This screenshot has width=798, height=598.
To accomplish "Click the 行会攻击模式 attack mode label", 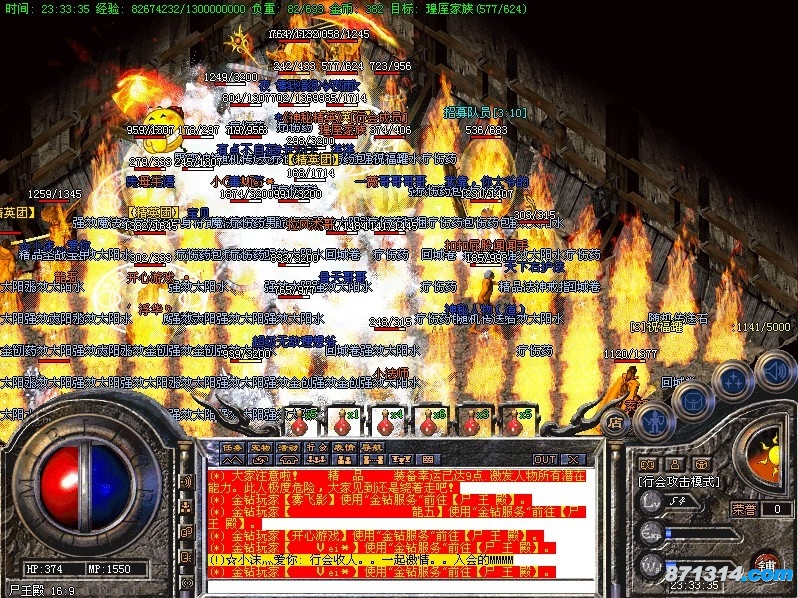I will 680,481.
